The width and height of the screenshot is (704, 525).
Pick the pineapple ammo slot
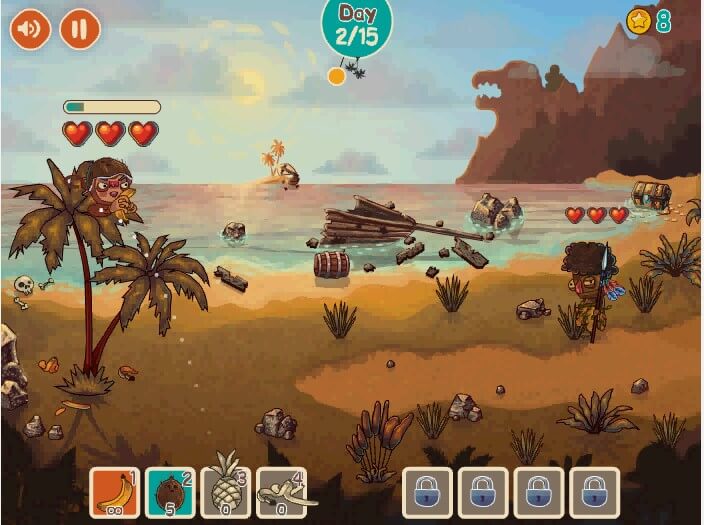coord(226,492)
